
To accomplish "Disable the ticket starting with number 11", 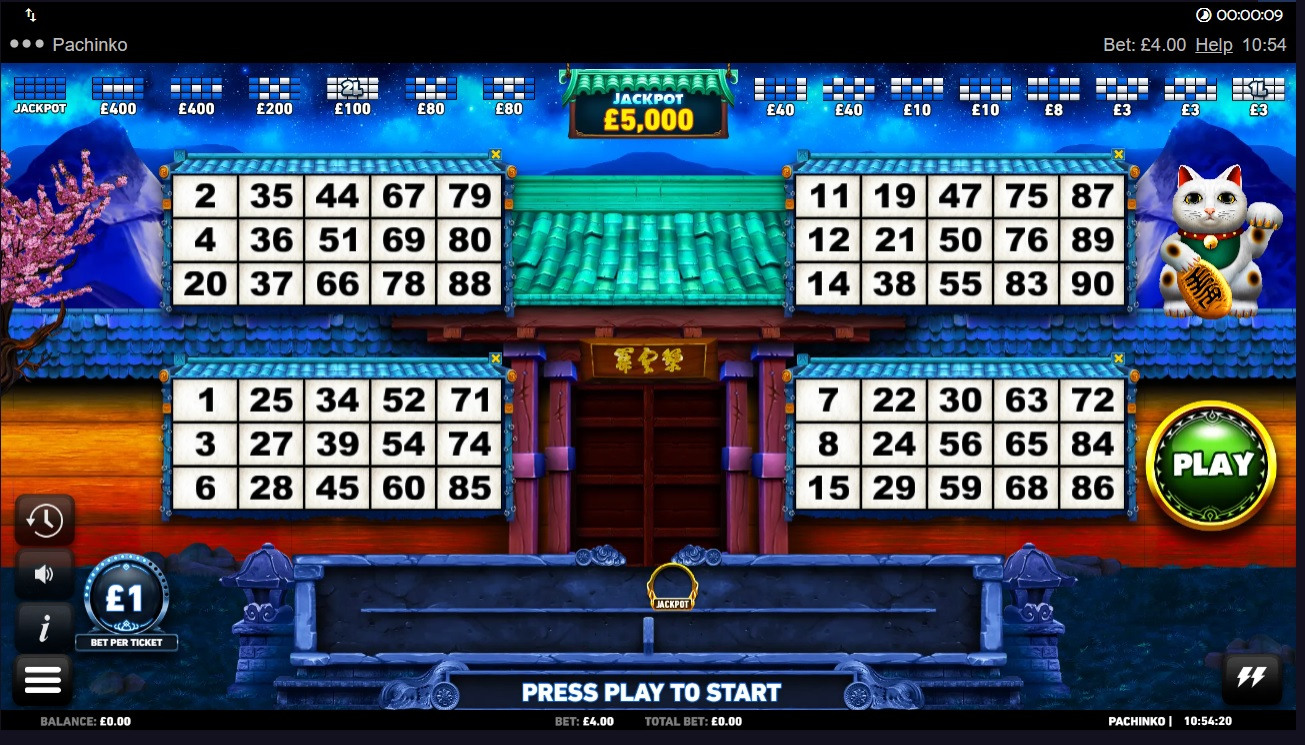I will pos(1117,155).
